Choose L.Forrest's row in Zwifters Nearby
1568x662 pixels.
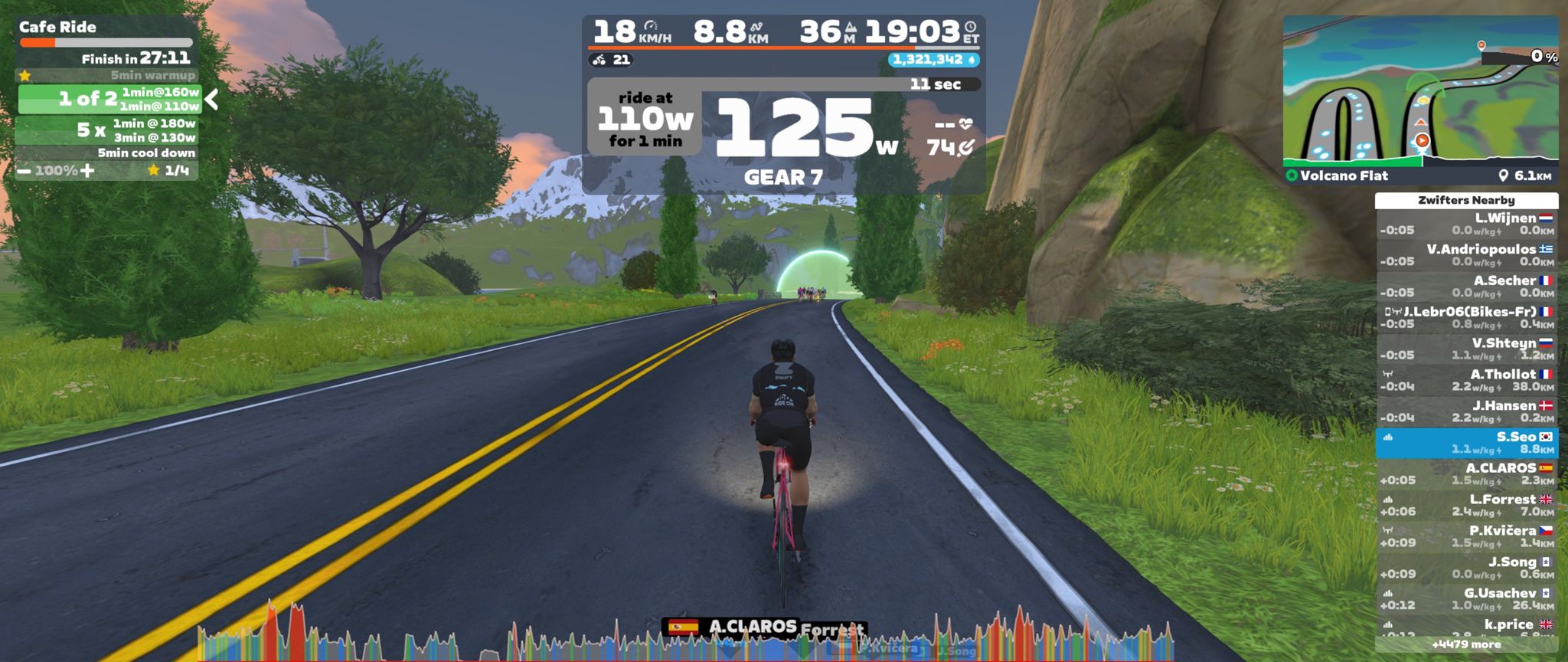click(1466, 506)
